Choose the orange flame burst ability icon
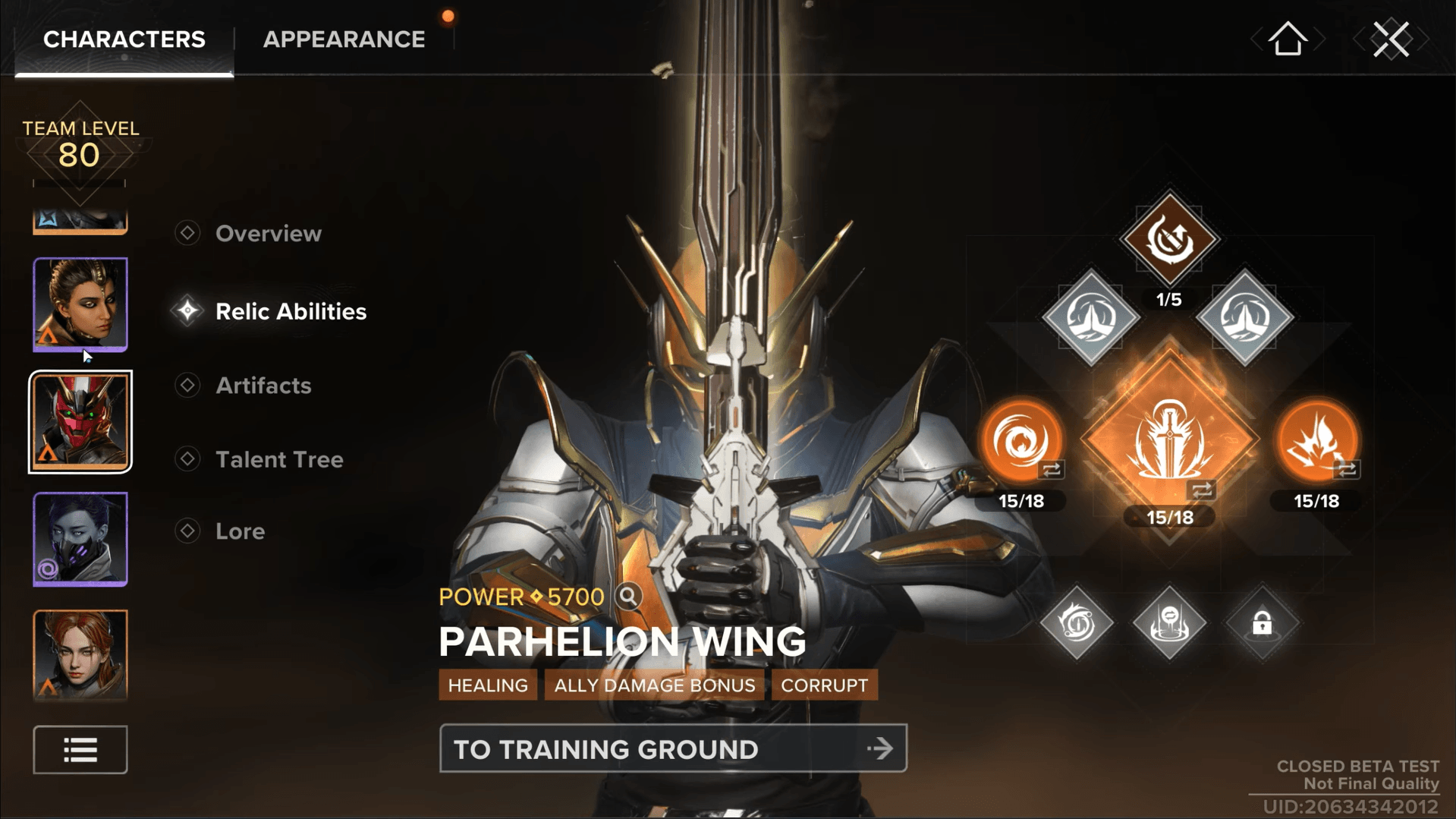The image size is (1456, 819). pyautogui.click(x=1316, y=441)
